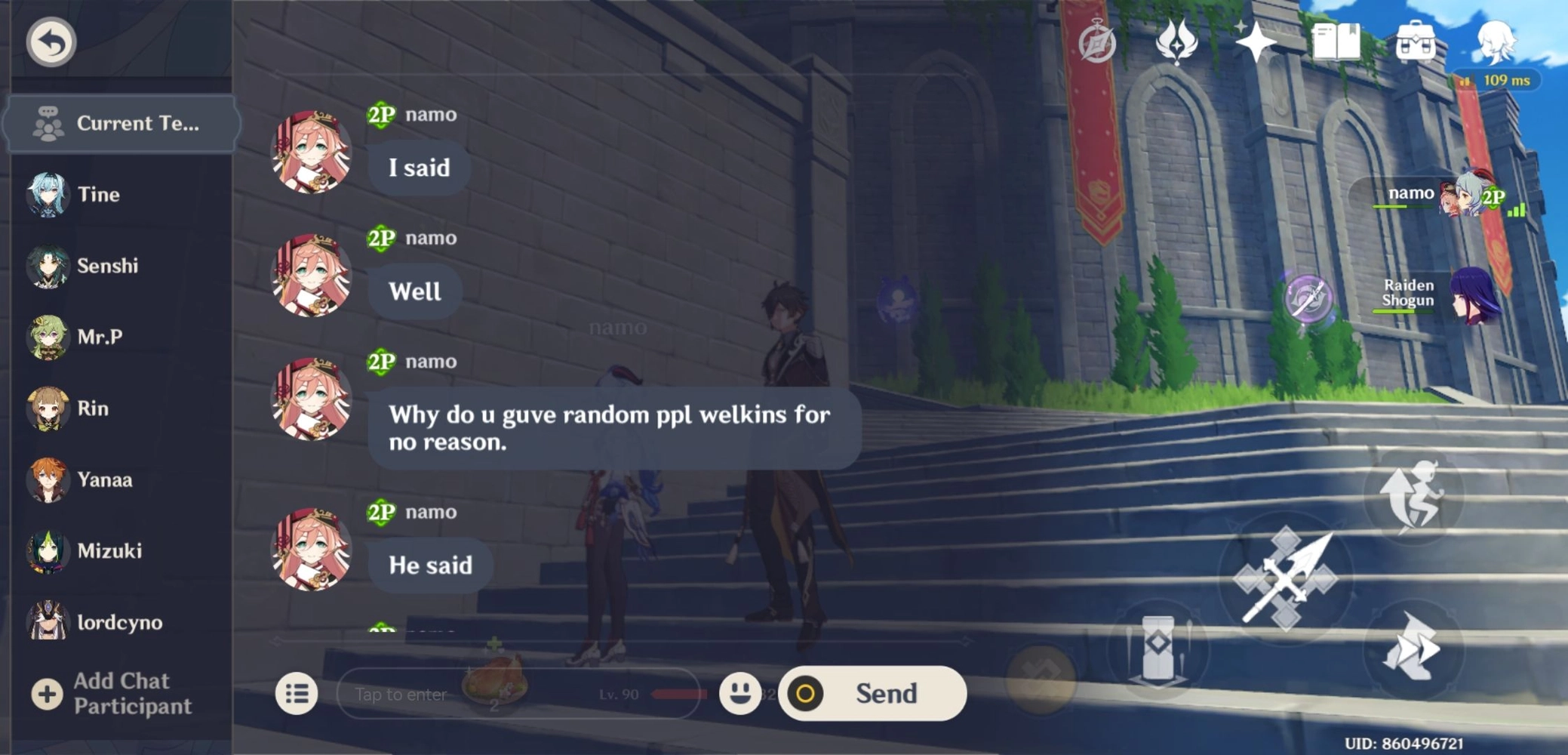This screenshot has width=1568, height=755.
Task: Select the Current Team chat tab
Action: click(122, 123)
